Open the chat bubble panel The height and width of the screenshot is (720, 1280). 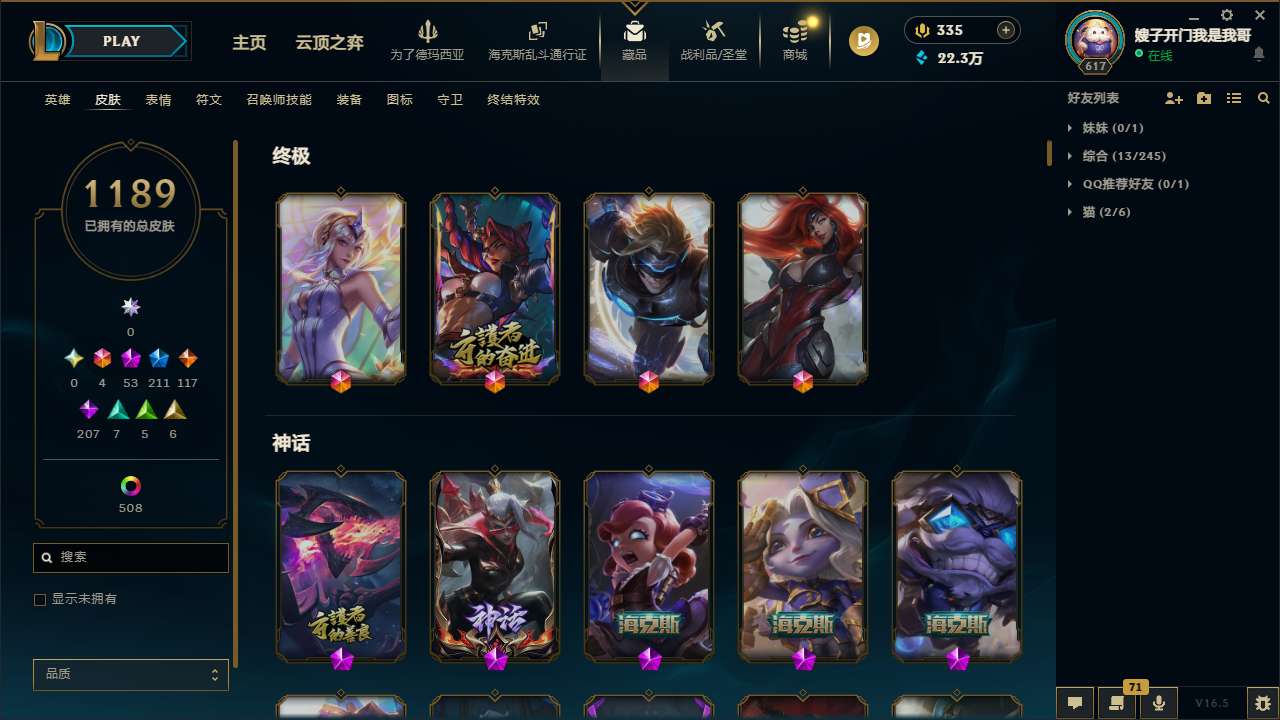1073,703
